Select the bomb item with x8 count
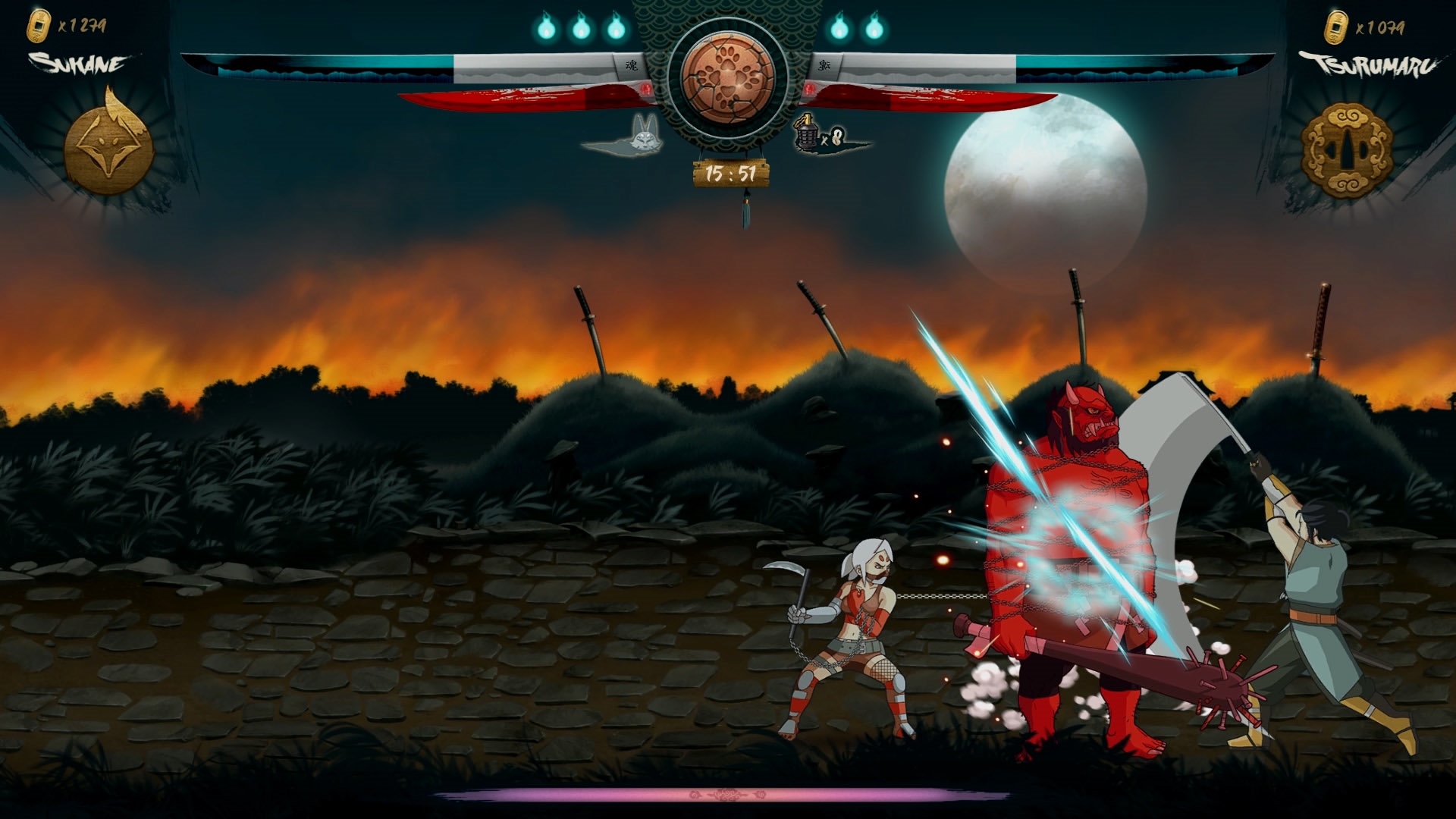1456x819 pixels. (x=805, y=133)
